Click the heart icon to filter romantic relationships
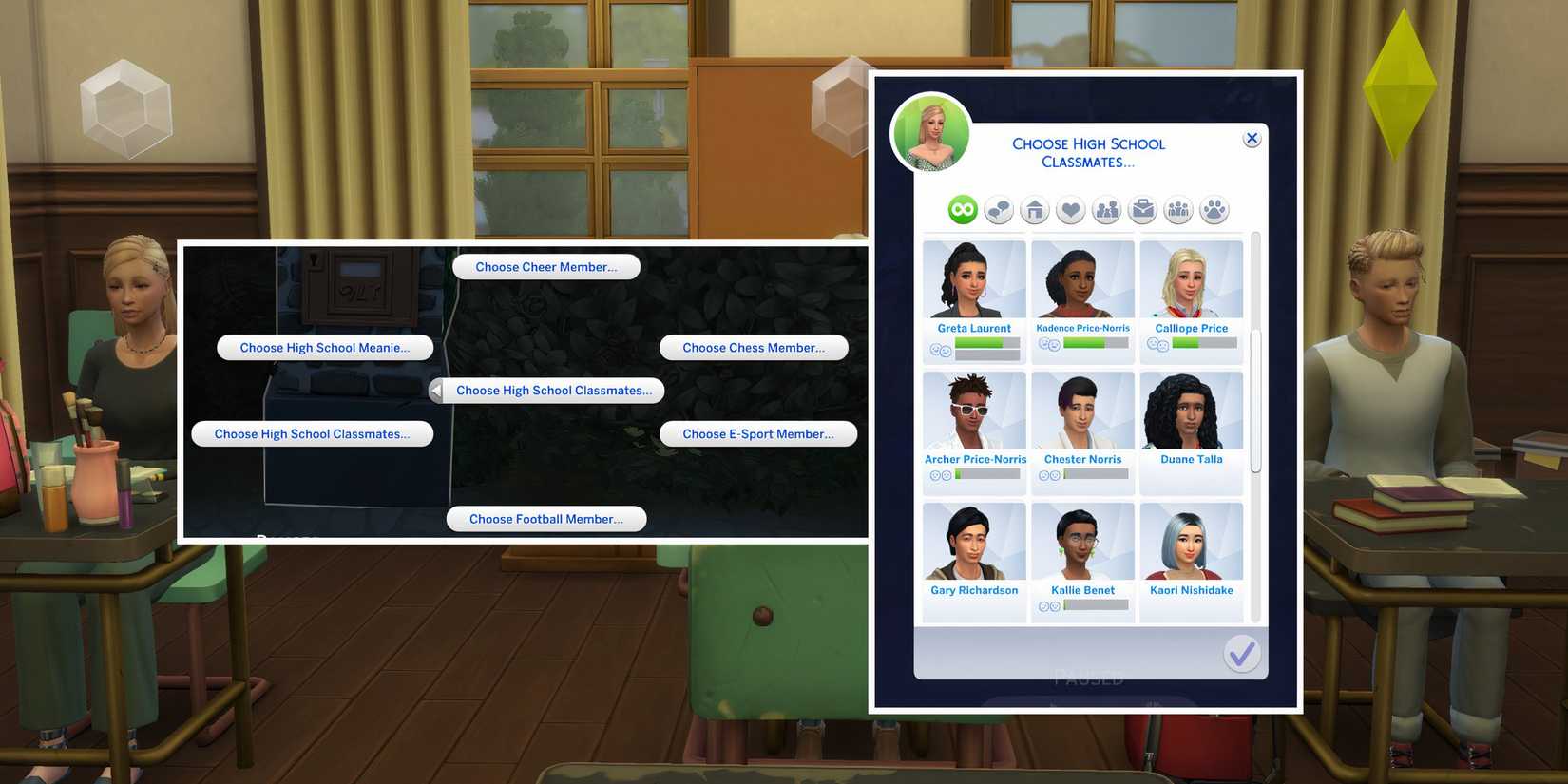 (x=1070, y=209)
